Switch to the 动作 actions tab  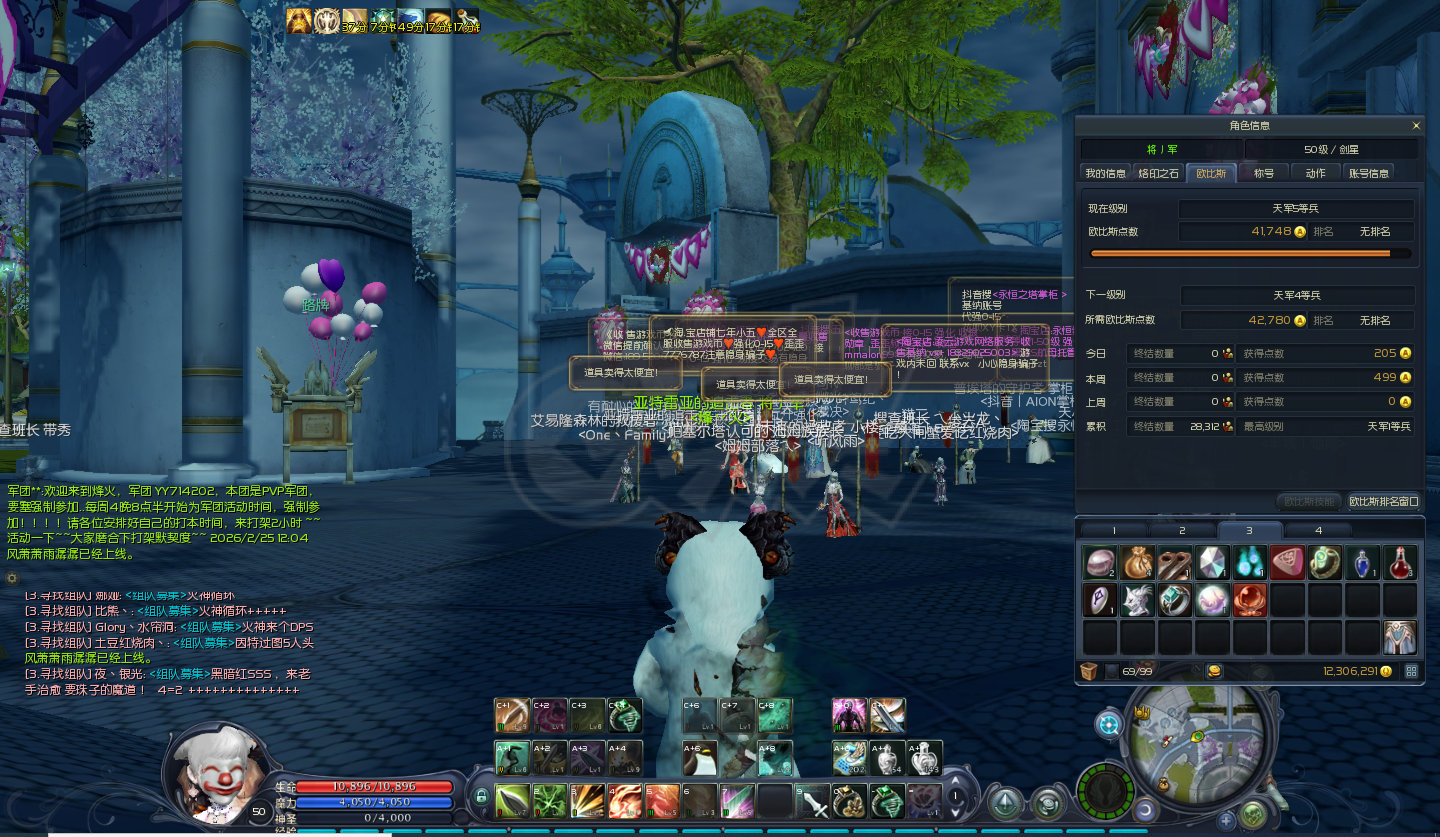[x=1315, y=173]
